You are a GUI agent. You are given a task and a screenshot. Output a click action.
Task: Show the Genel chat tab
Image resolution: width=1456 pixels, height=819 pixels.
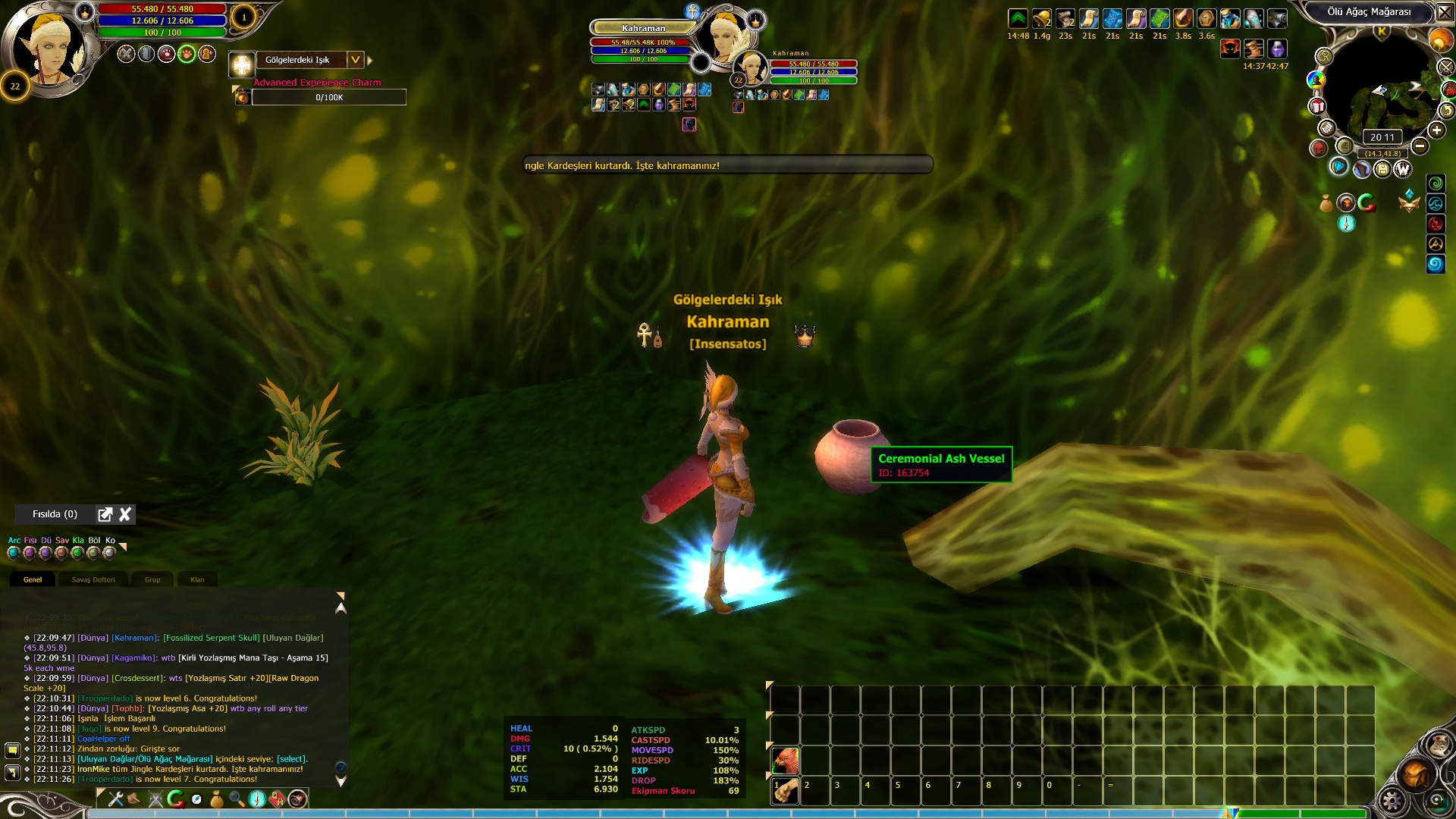33,580
